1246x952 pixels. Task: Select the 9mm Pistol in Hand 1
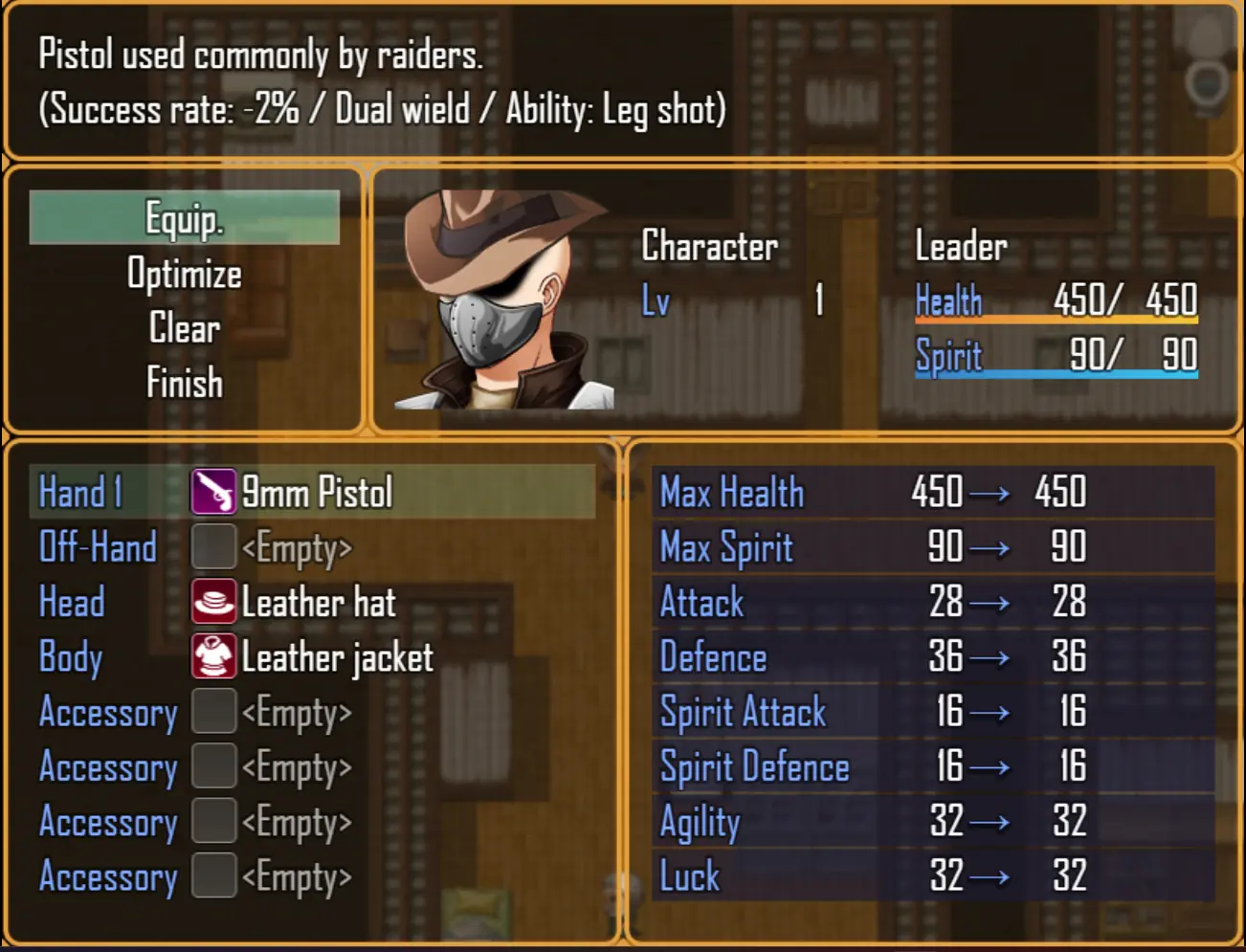[316, 493]
